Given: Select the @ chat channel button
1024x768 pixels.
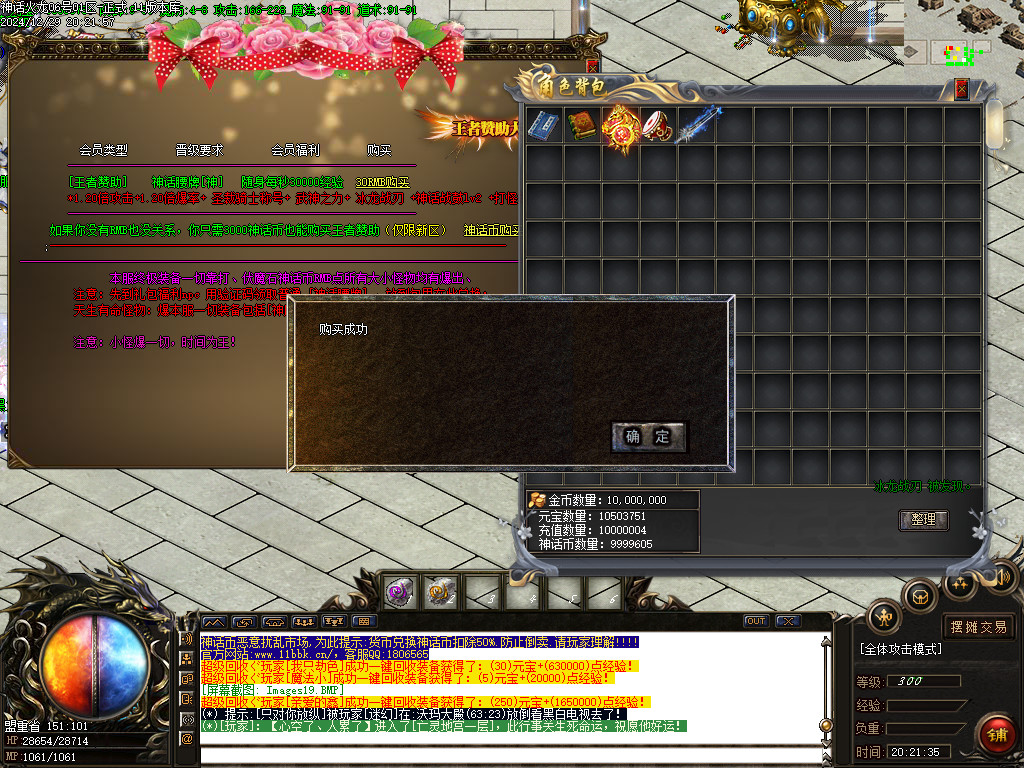Looking at the screenshot, I should click(186, 738).
